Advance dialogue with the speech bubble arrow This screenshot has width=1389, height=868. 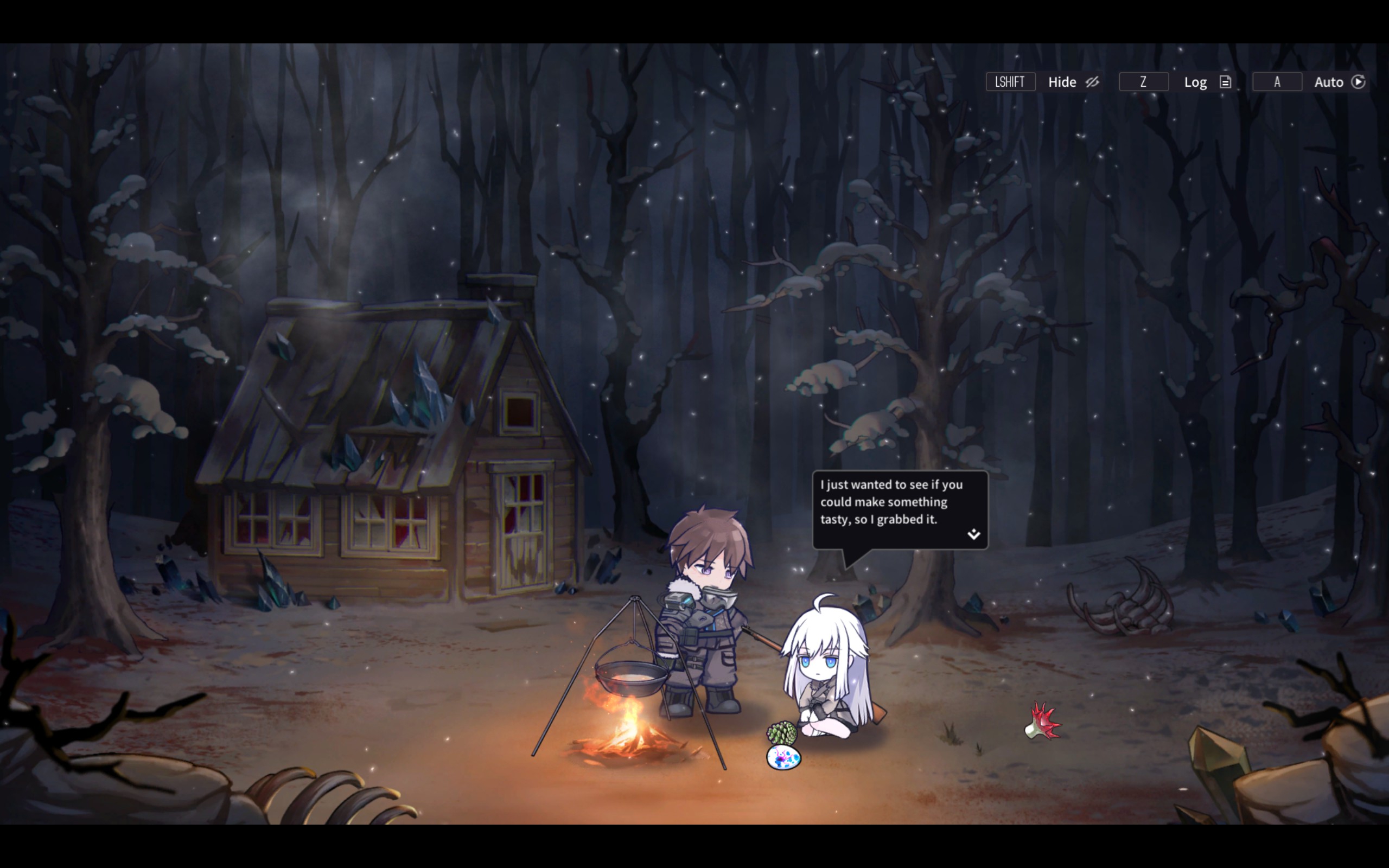click(x=973, y=534)
